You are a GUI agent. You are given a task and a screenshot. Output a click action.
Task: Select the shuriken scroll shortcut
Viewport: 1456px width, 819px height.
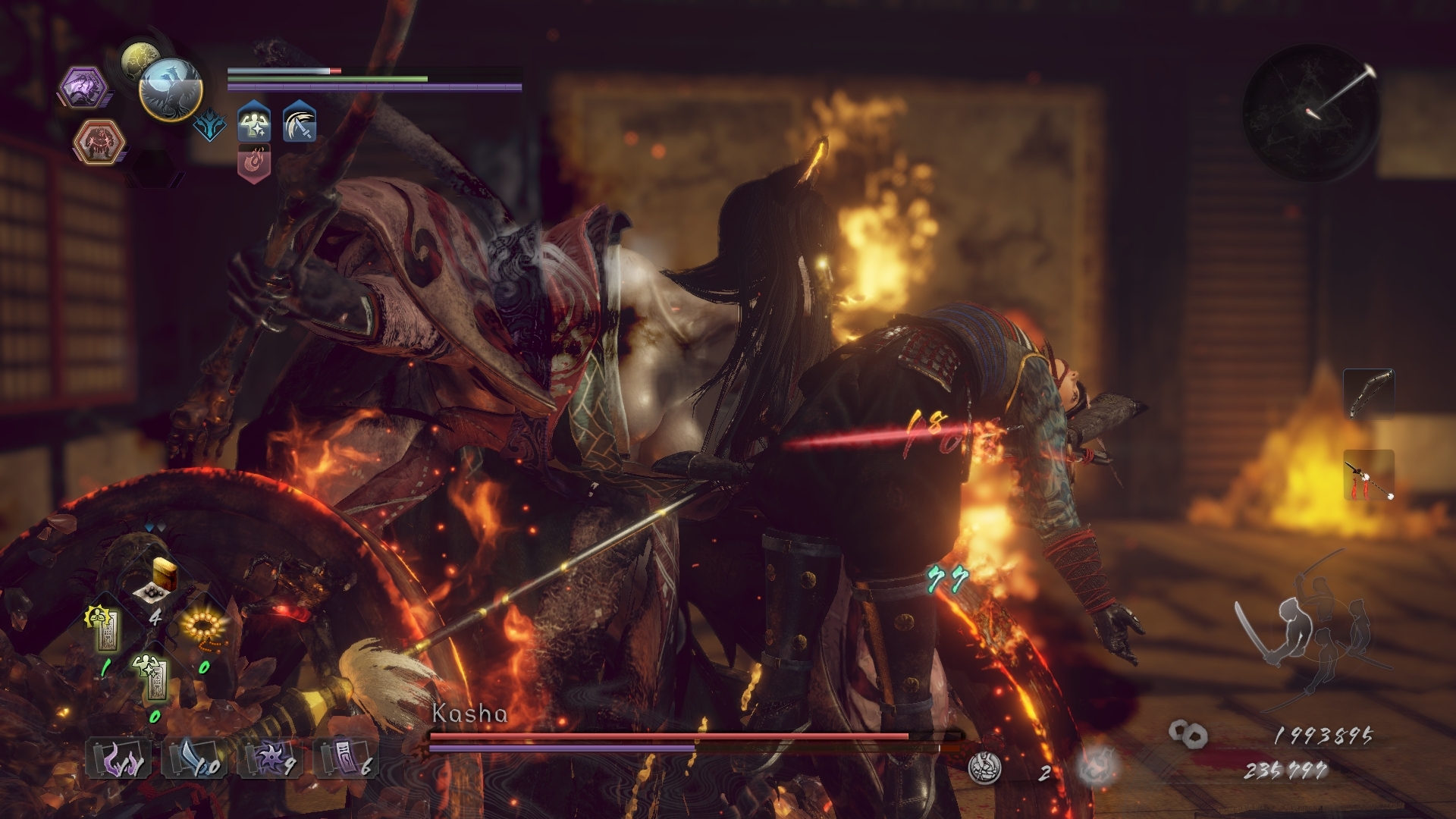point(269,758)
